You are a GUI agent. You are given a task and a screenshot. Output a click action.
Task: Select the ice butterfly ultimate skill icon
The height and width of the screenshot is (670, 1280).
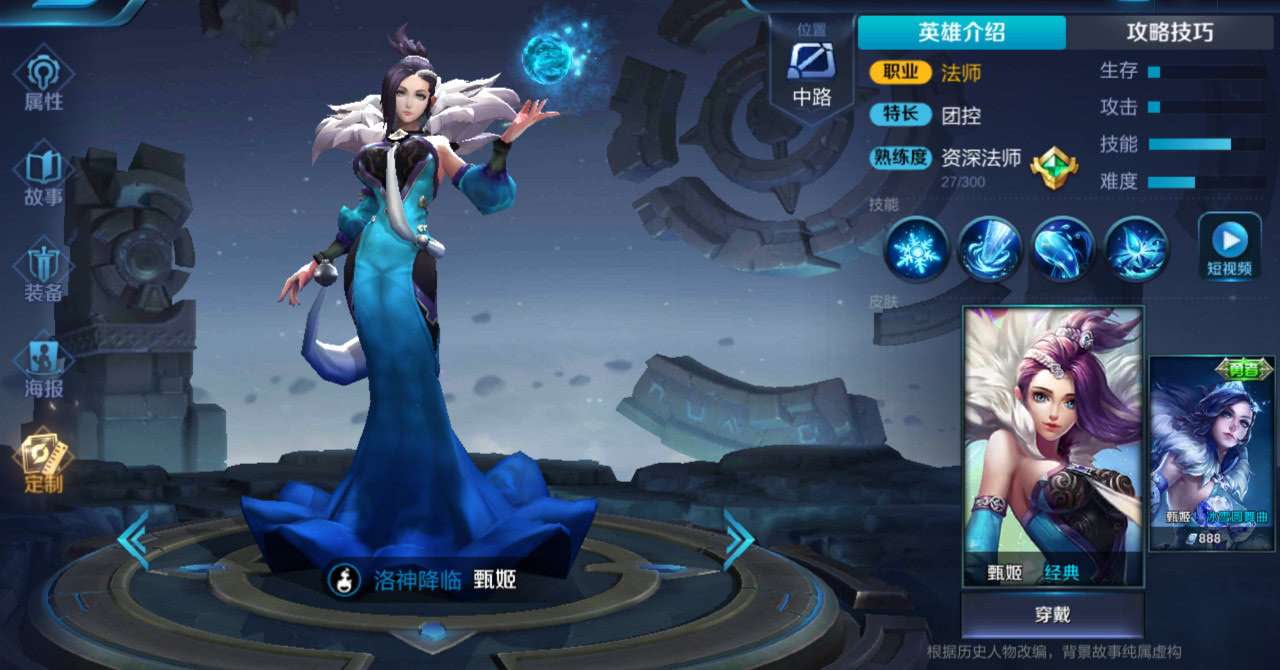(x=1136, y=248)
